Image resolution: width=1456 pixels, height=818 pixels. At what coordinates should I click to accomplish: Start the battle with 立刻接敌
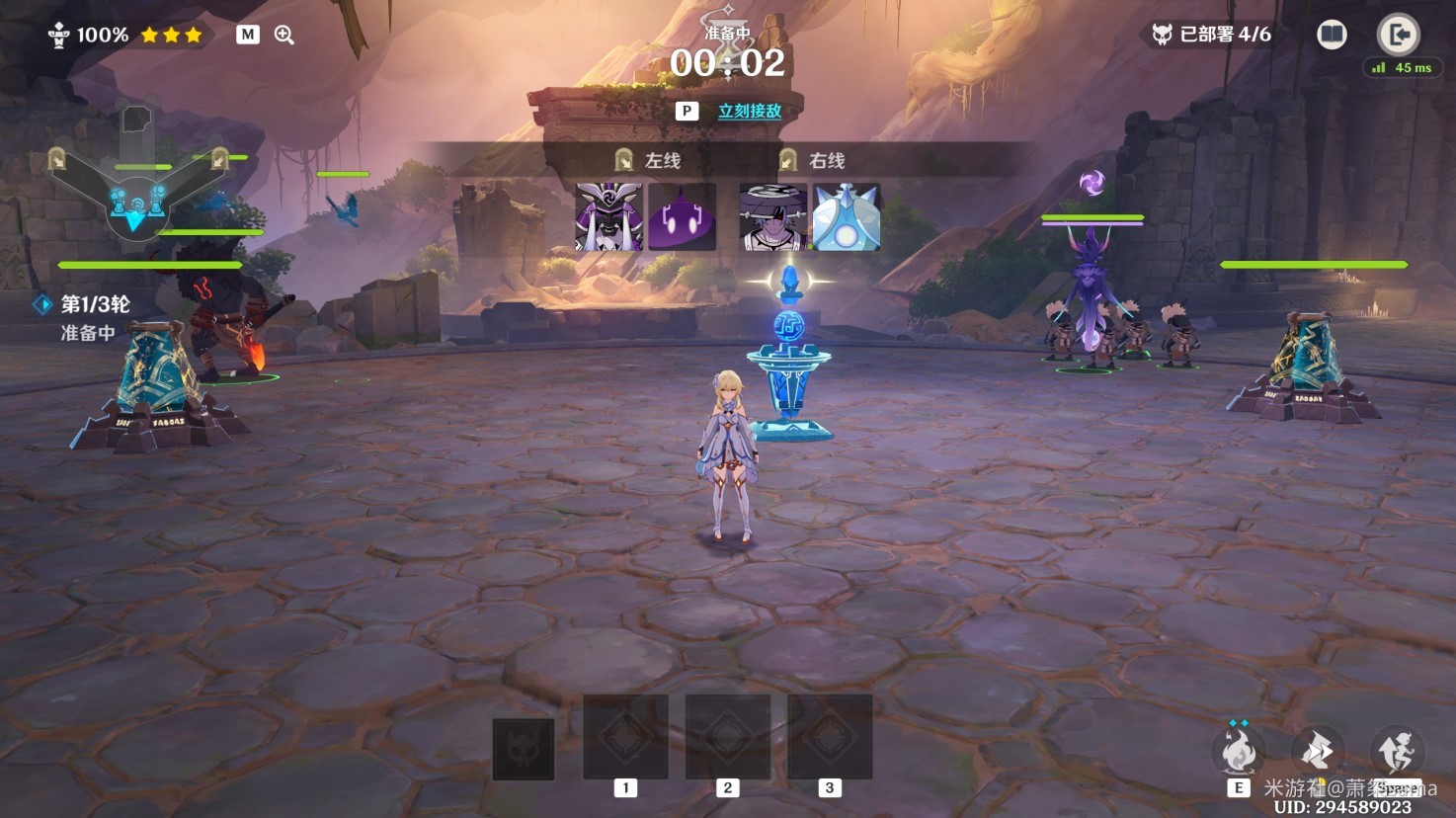(749, 112)
